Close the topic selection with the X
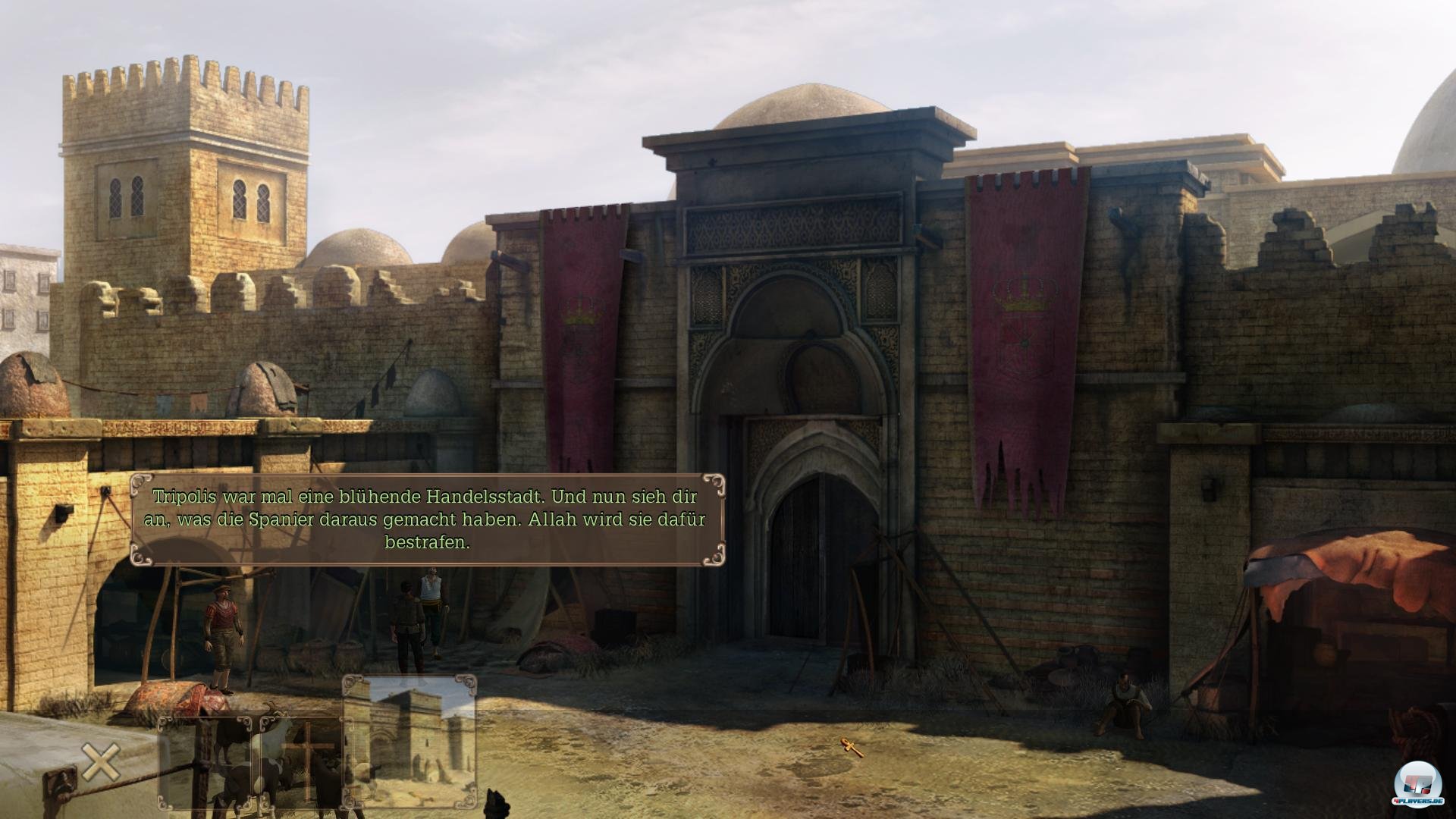The height and width of the screenshot is (819, 1456). pos(101,762)
